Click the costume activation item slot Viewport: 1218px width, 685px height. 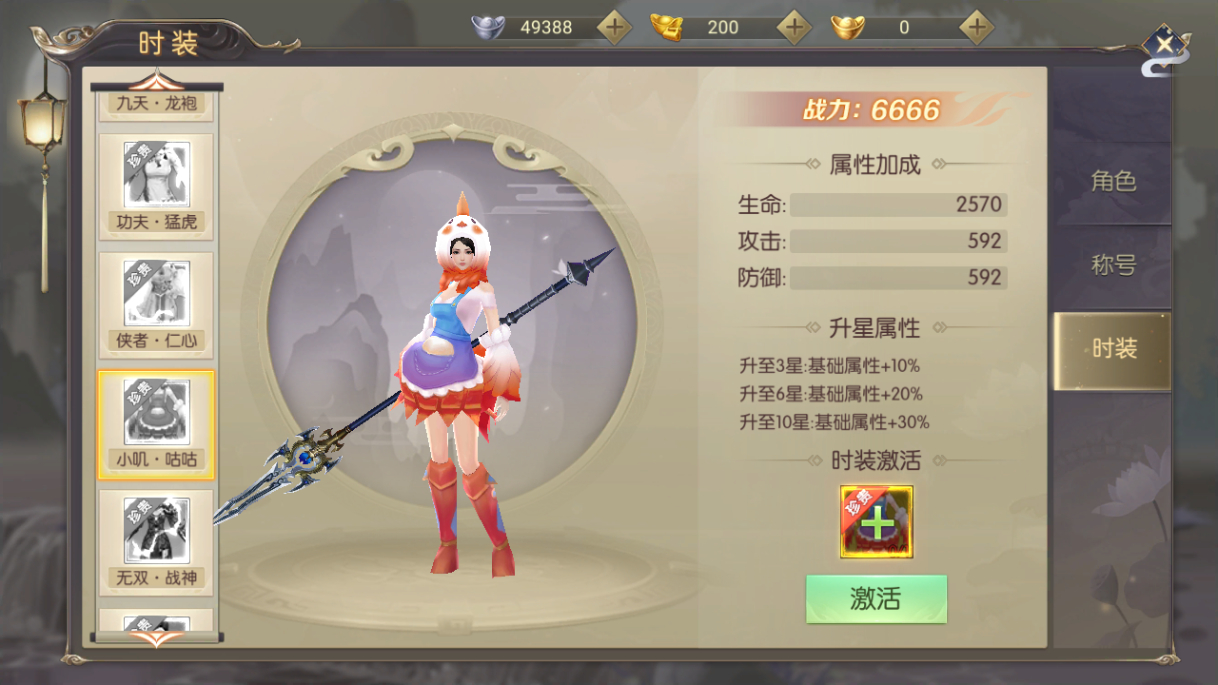[x=876, y=522]
